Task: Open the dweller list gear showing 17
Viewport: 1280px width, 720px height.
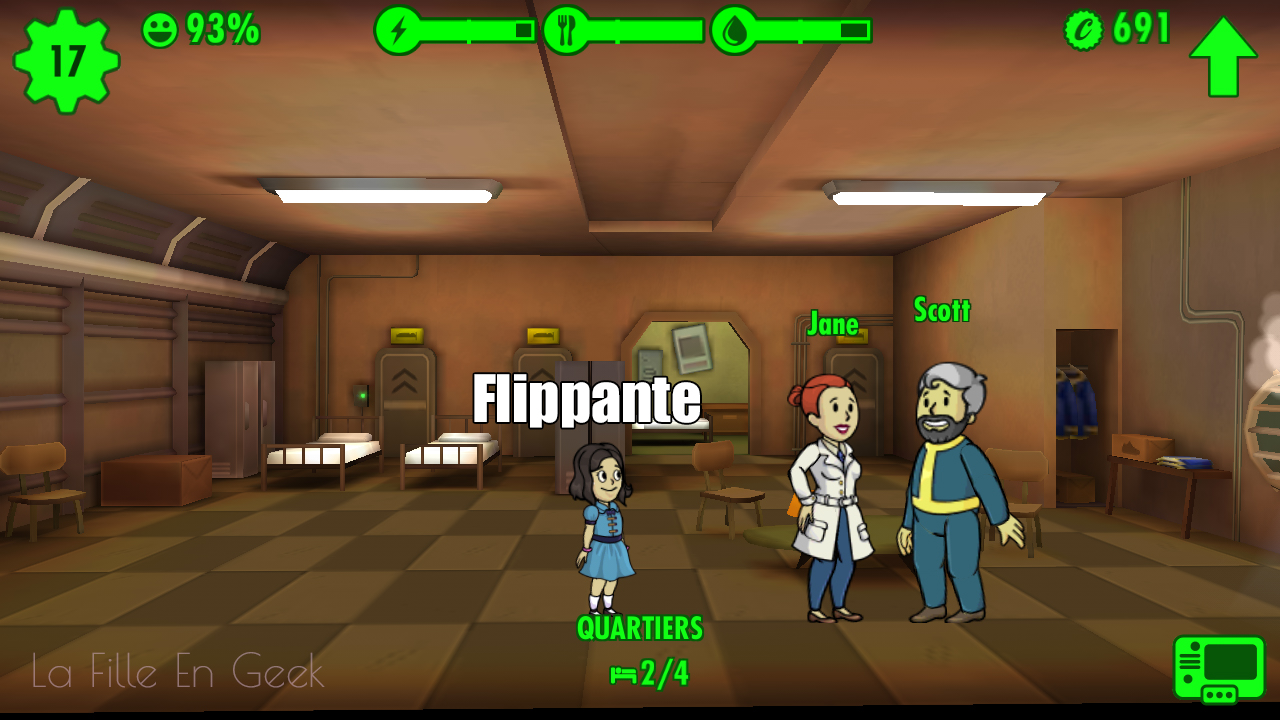Action: [66, 61]
